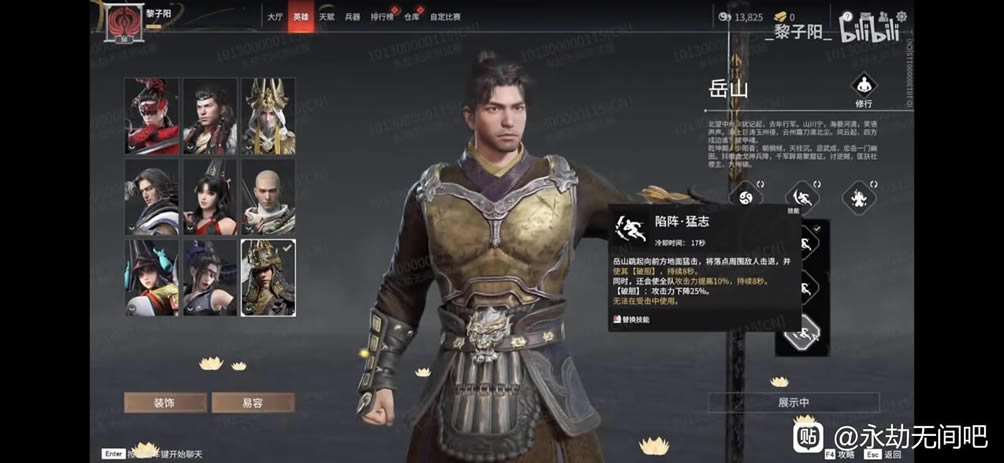Open the player avatar profile emblem
1004x463 pixels.
[x=124, y=19]
